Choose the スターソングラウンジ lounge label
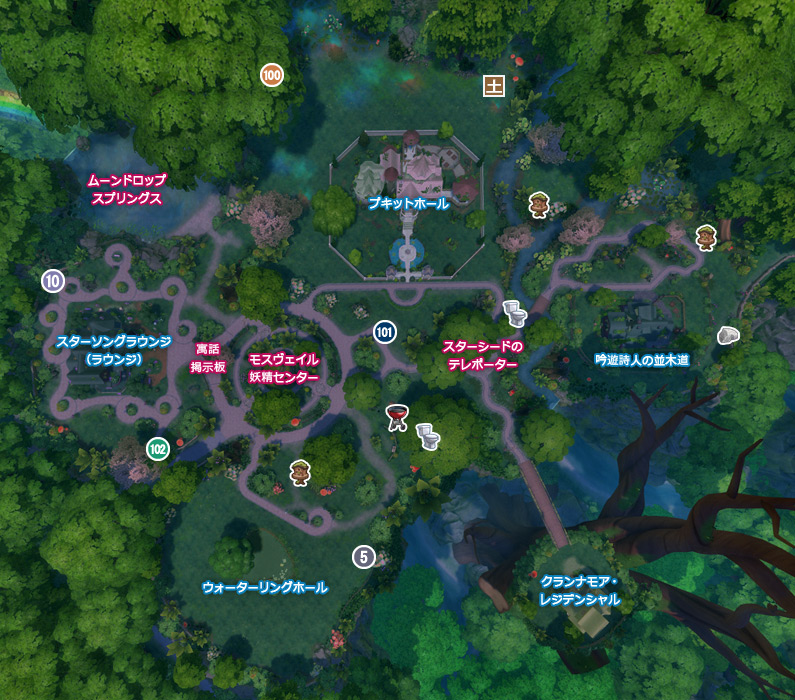Viewport: 795px width, 700px height. pos(114,349)
